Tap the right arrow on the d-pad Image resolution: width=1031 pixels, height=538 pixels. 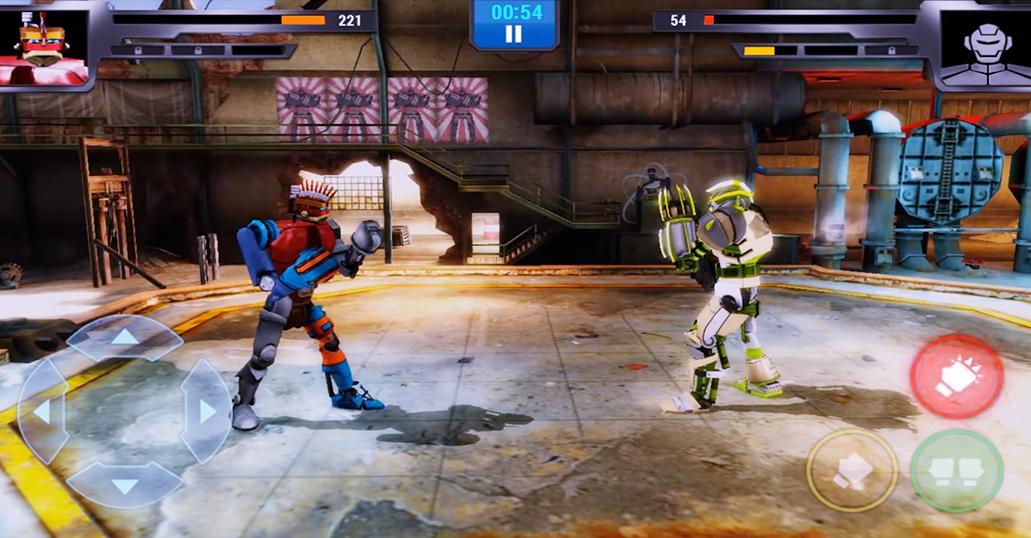click(x=206, y=411)
